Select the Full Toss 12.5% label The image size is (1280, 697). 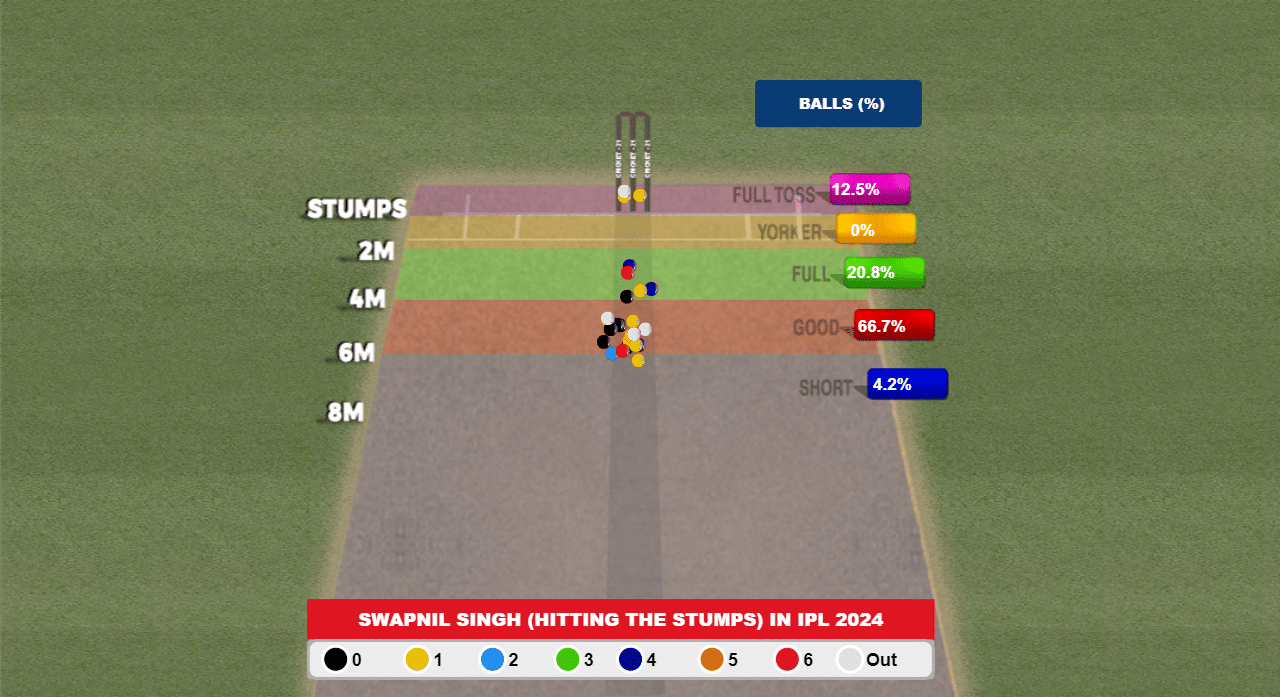[x=869, y=189]
